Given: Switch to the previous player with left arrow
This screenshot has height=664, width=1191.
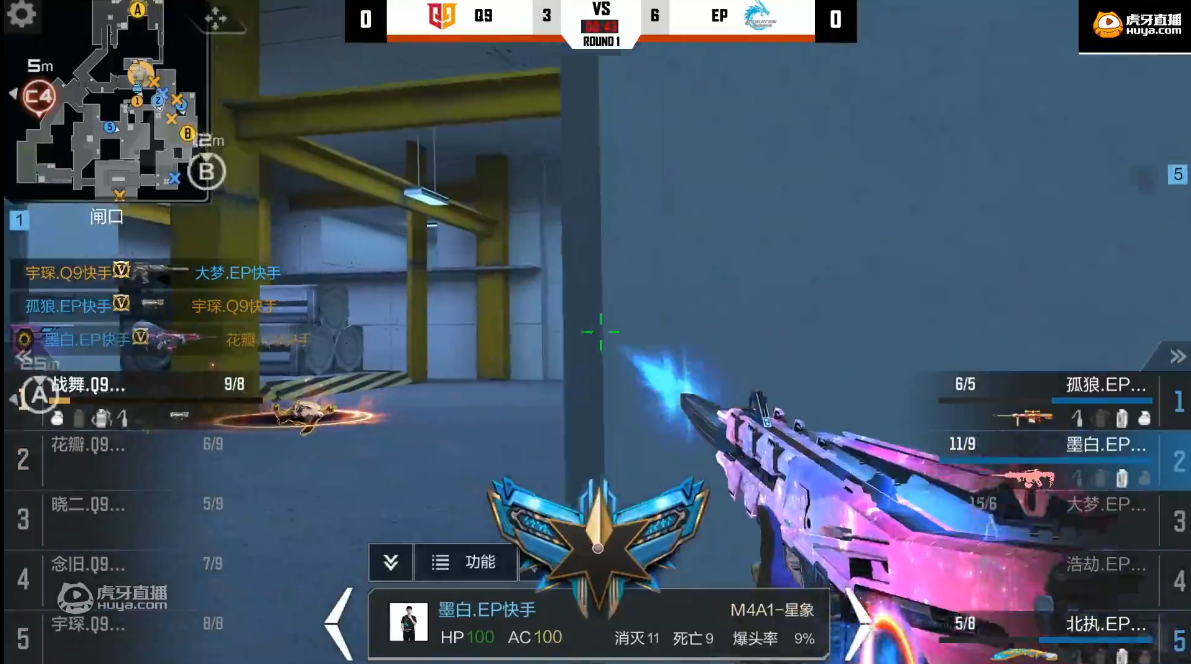Looking at the screenshot, I should [341, 623].
